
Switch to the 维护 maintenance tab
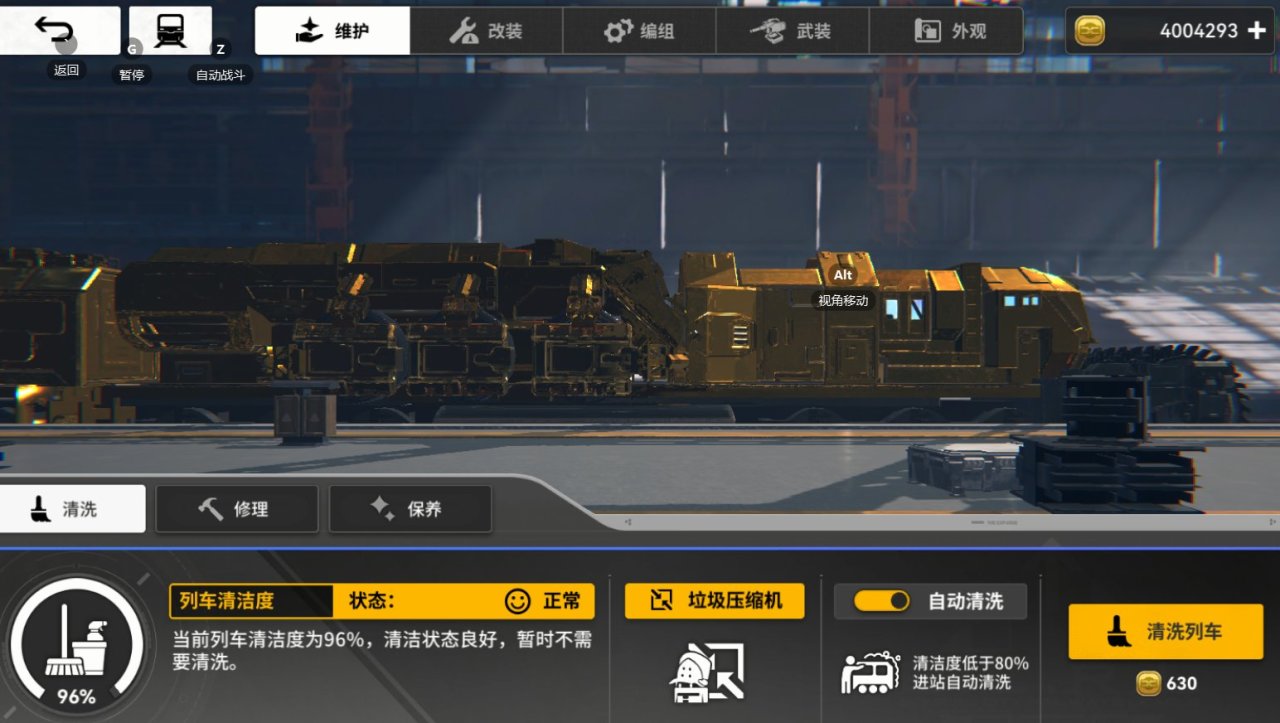(x=333, y=30)
